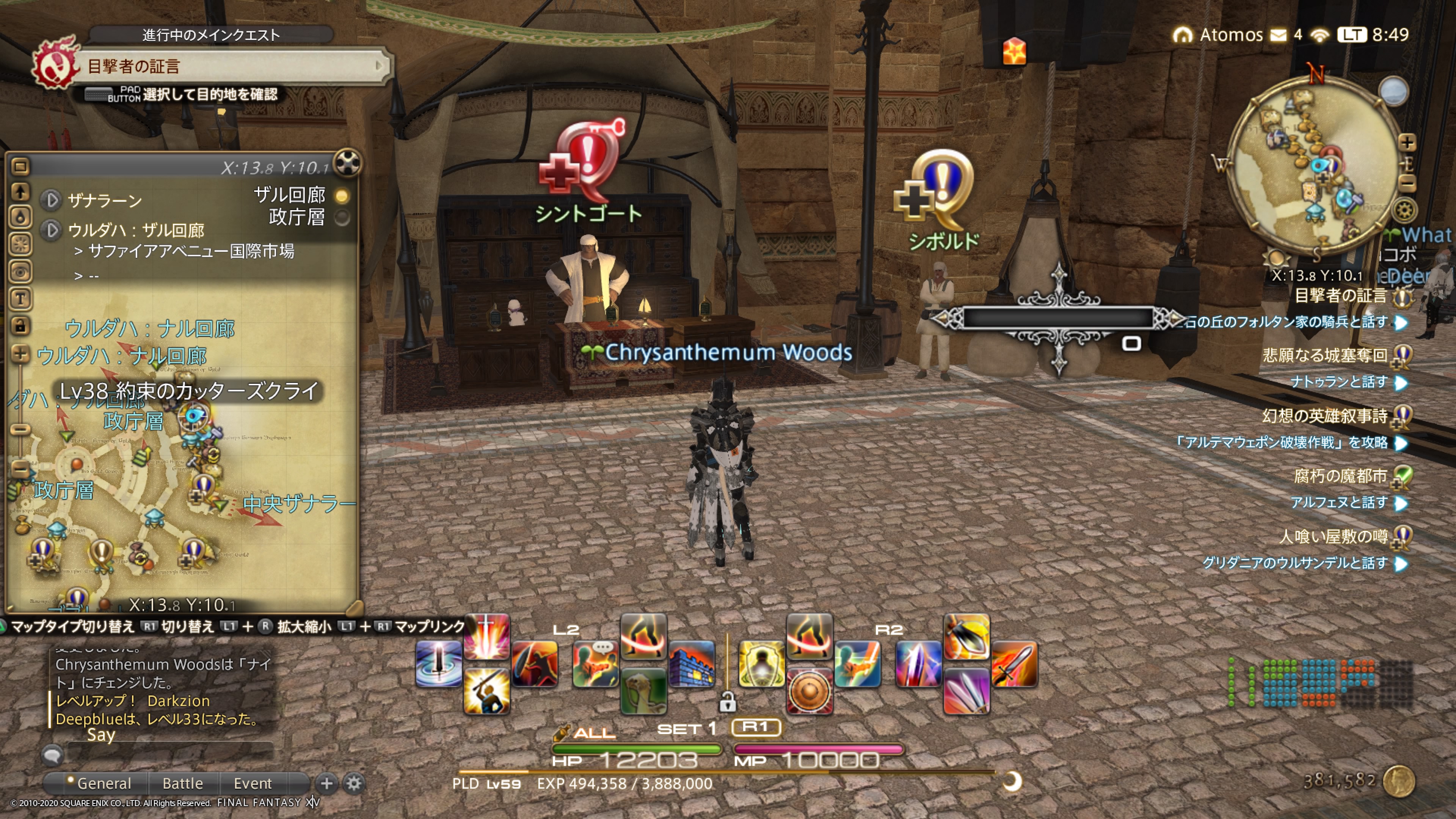Expand the ザナラーン region entry

coord(52,199)
